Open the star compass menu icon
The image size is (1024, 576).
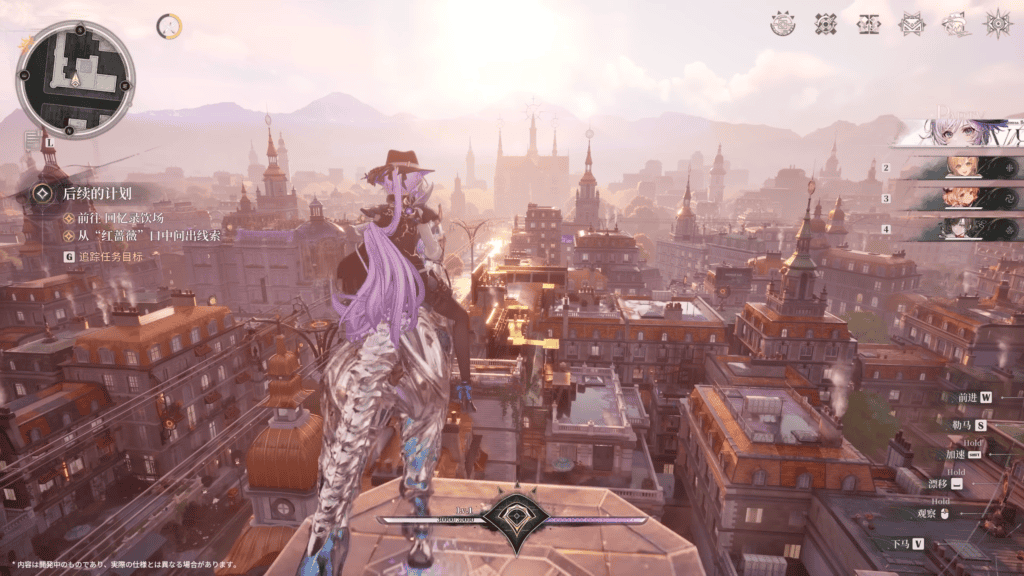pos(998,24)
